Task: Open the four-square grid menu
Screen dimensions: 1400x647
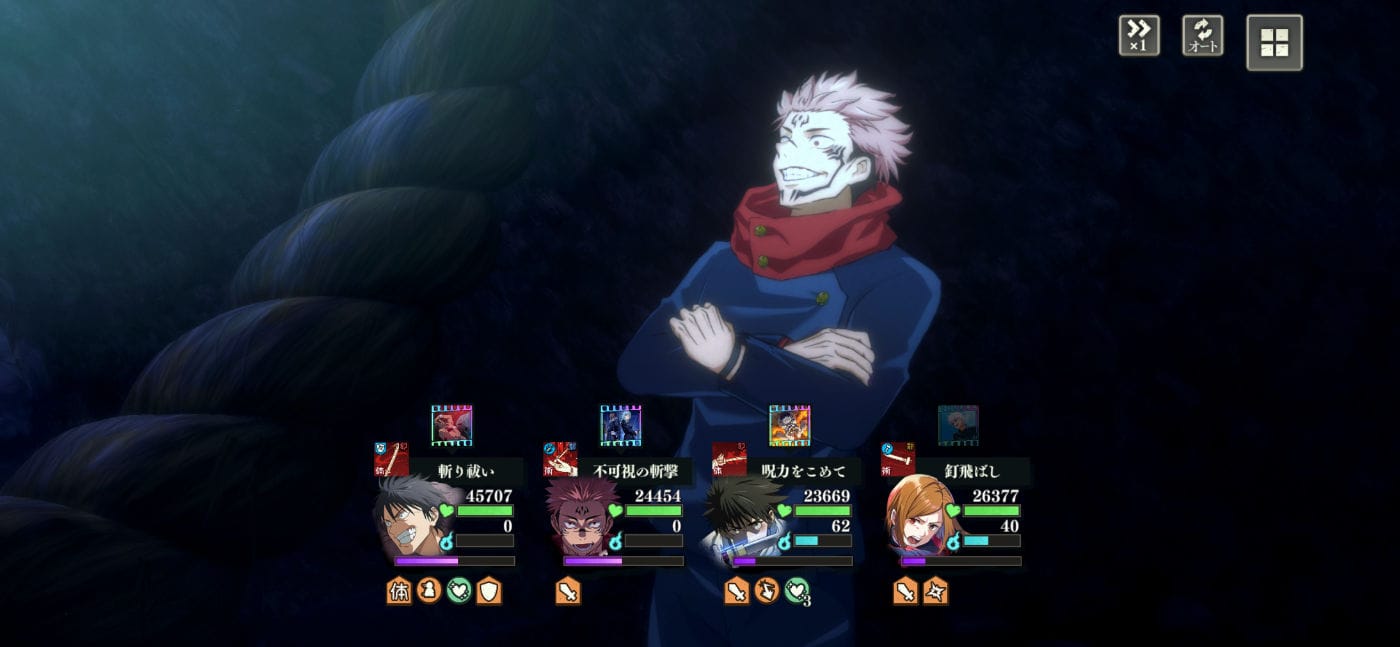Action: [x=1274, y=43]
